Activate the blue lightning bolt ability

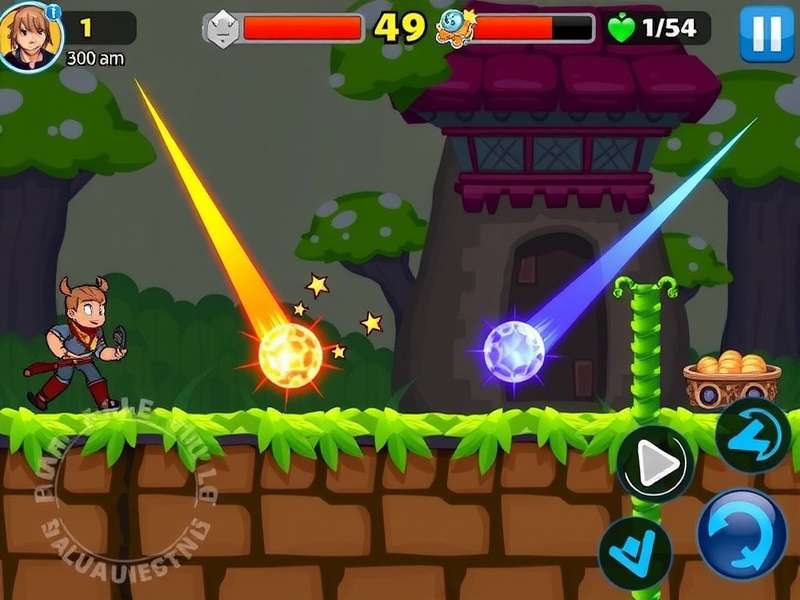coord(753,435)
